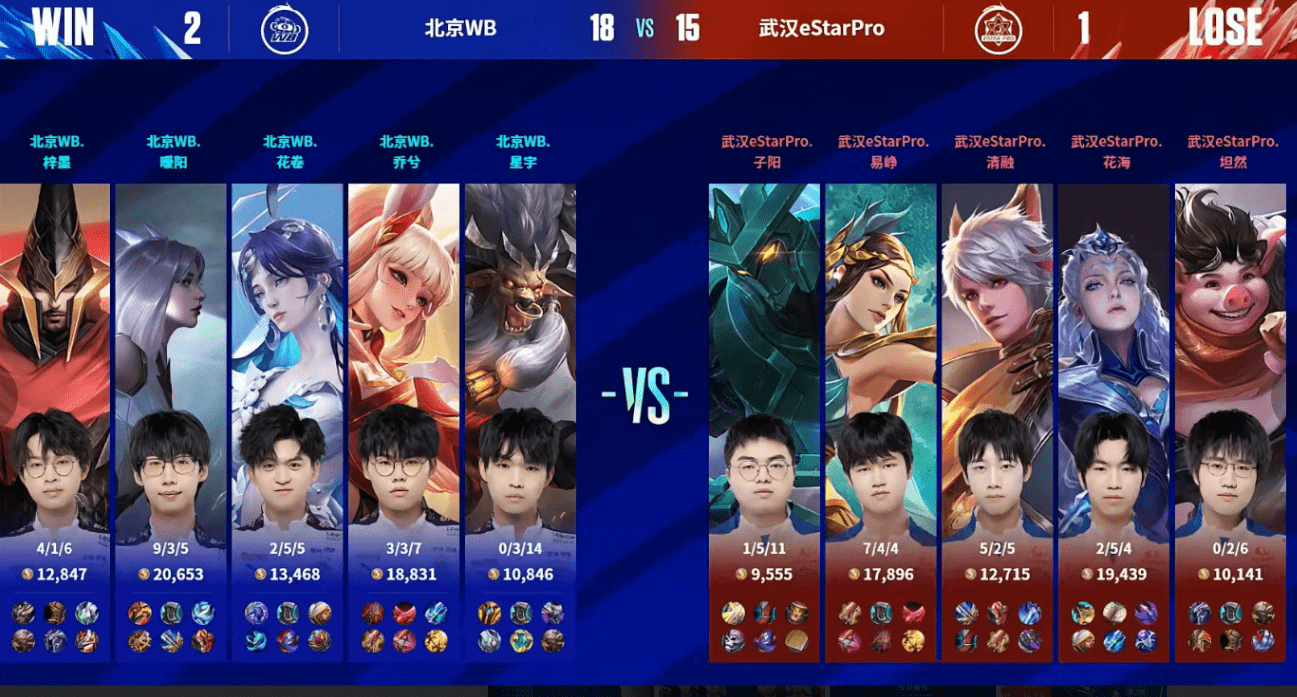The width and height of the screenshot is (1297, 697).
Task: Select eStarPro 子阳's player card
Action: 765,400
